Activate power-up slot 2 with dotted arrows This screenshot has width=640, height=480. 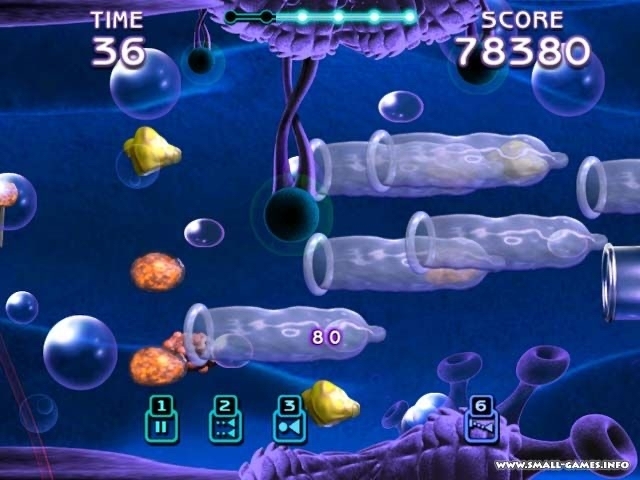coord(225,420)
